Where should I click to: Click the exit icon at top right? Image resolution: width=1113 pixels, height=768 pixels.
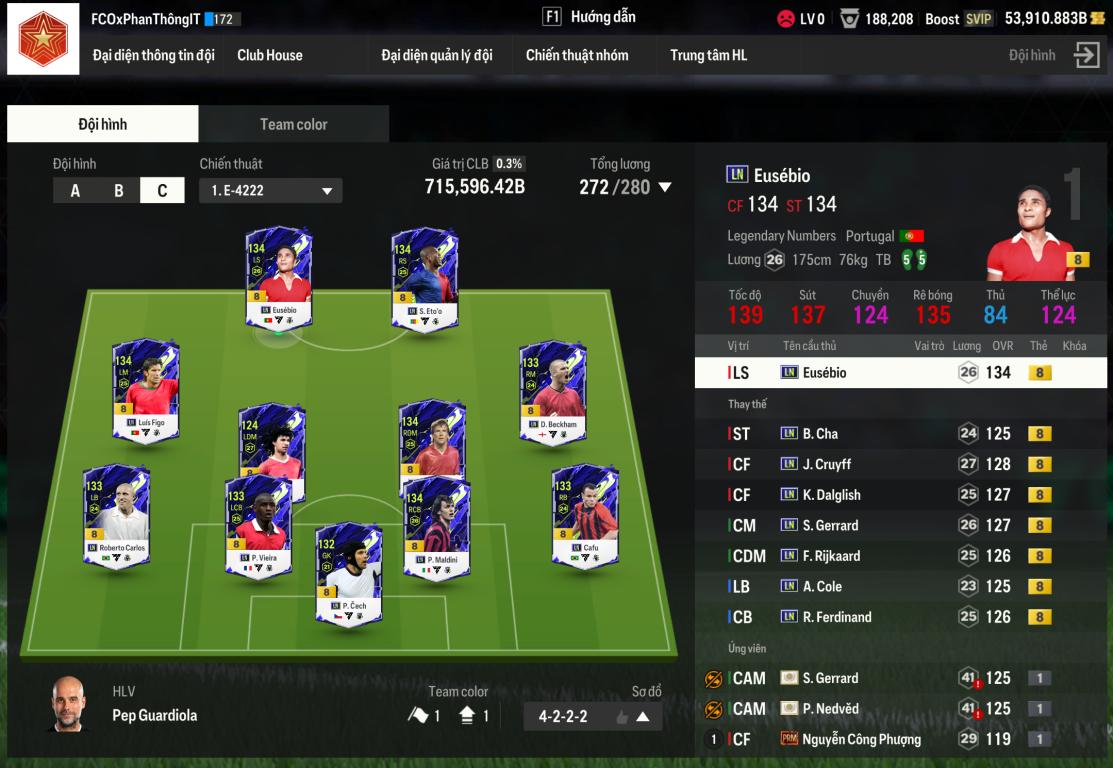pos(1087,55)
